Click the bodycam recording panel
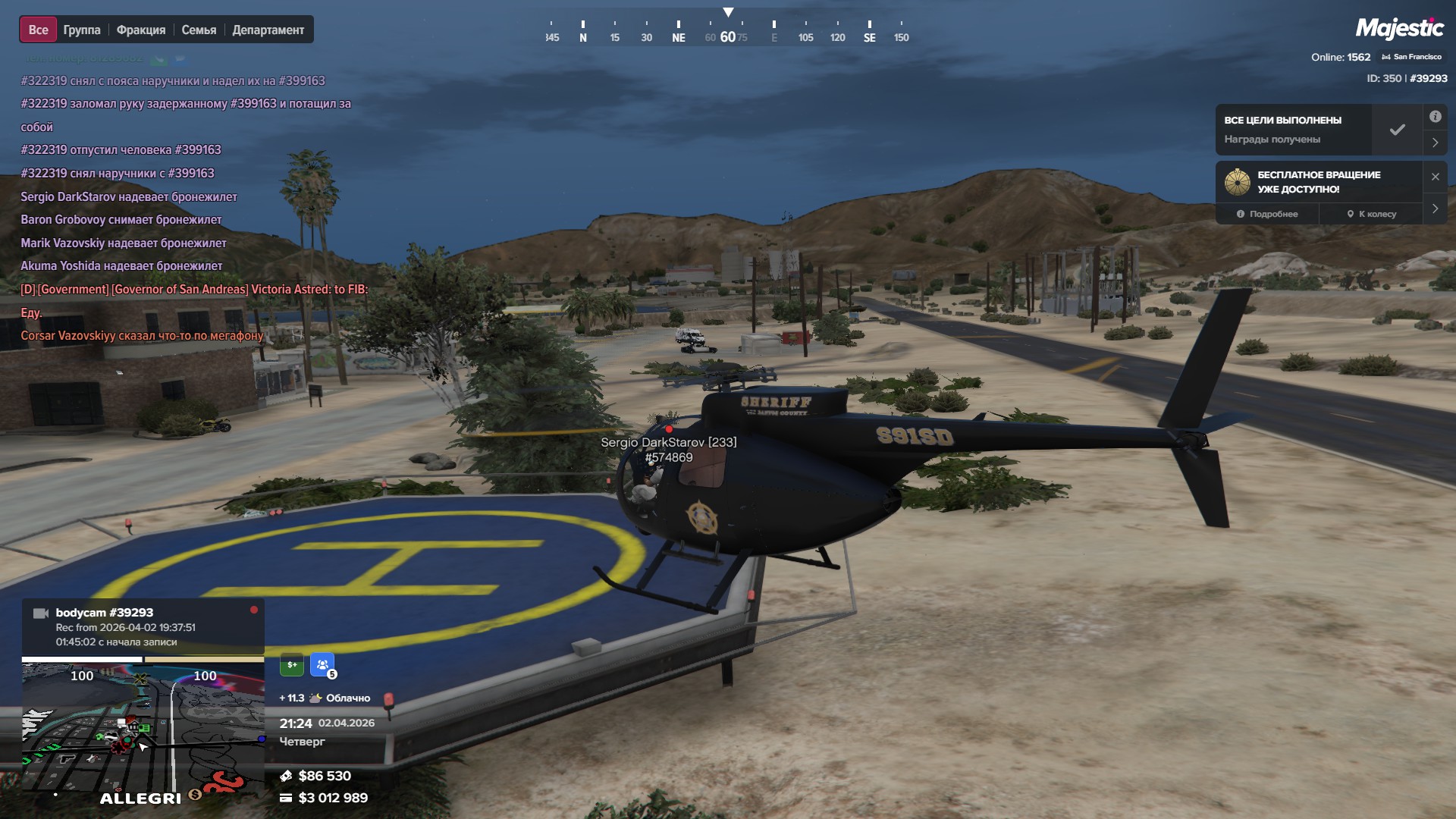Viewport: 1456px width, 819px height. click(x=143, y=626)
